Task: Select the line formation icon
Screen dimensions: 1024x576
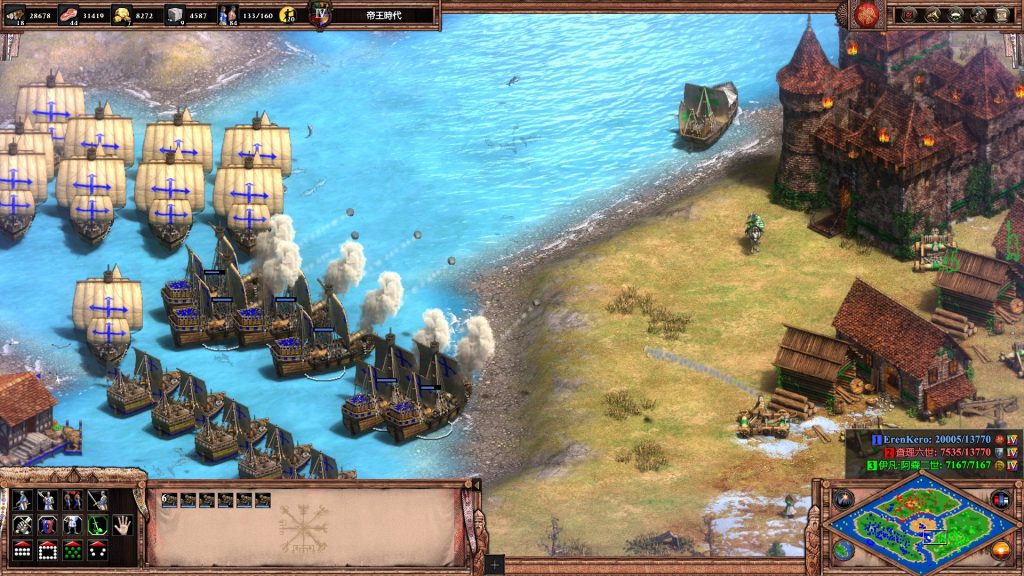Action: [x=21, y=549]
